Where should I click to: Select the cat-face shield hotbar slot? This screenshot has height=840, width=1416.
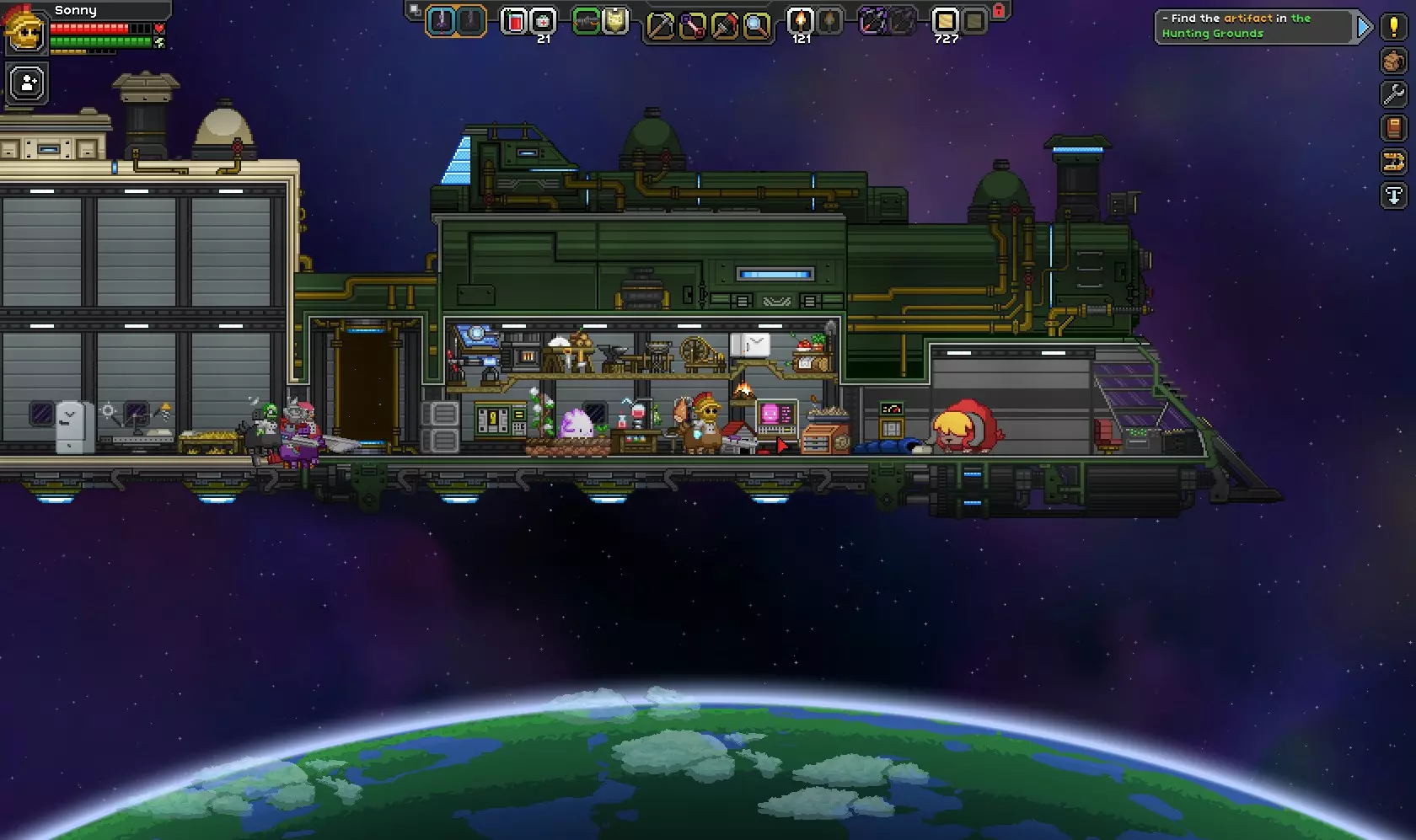(x=615, y=21)
